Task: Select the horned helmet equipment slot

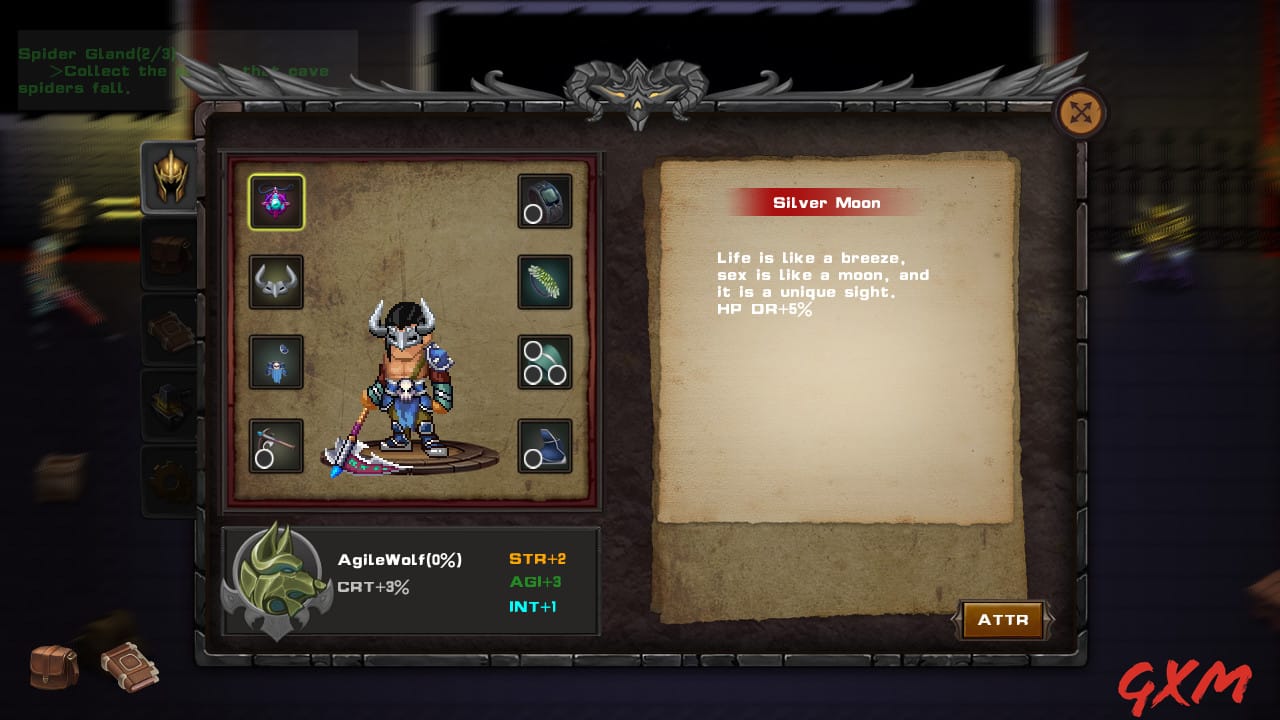Action: pyautogui.click(x=276, y=282)
